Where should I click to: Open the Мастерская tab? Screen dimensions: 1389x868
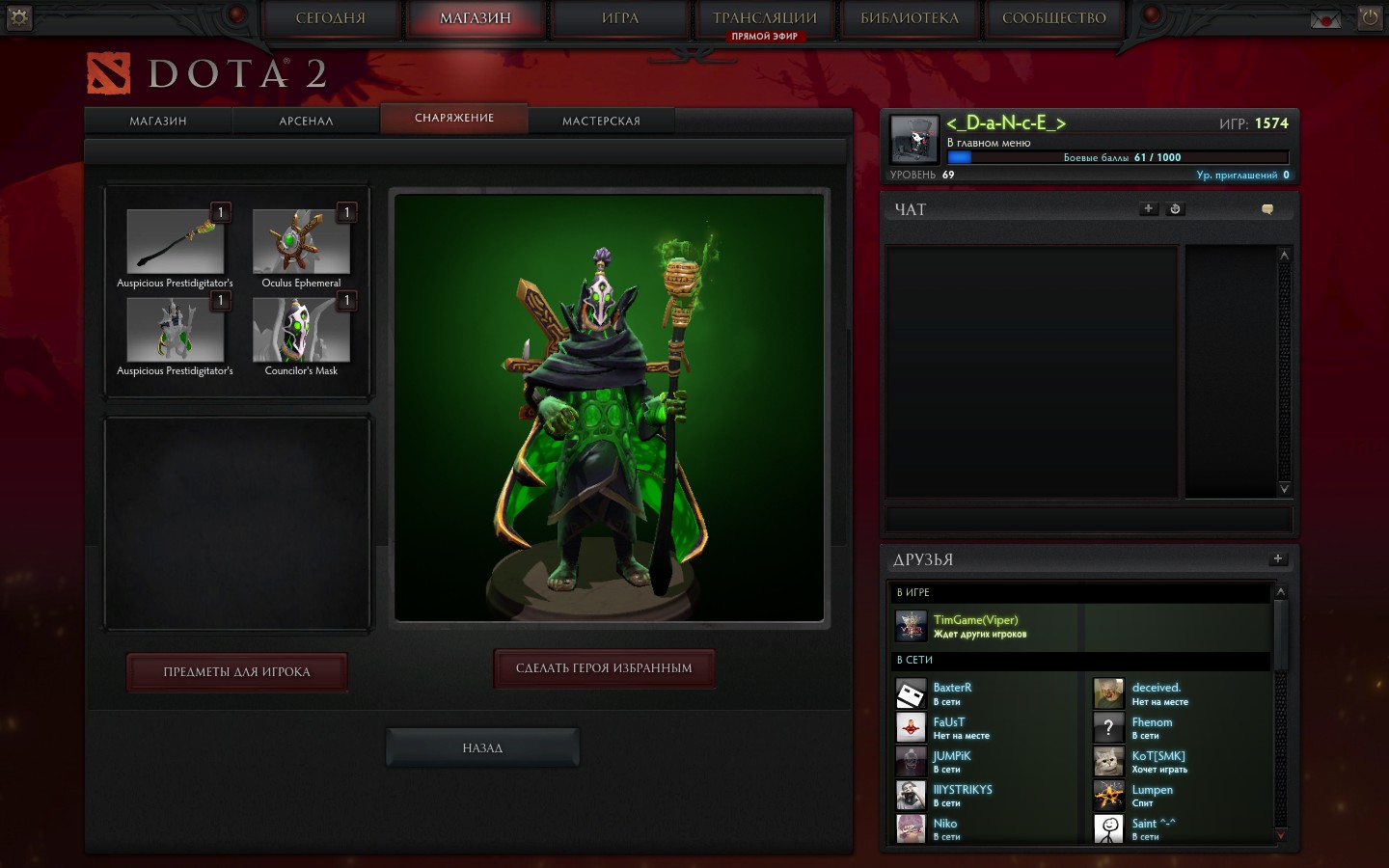(x=601, y=121)
